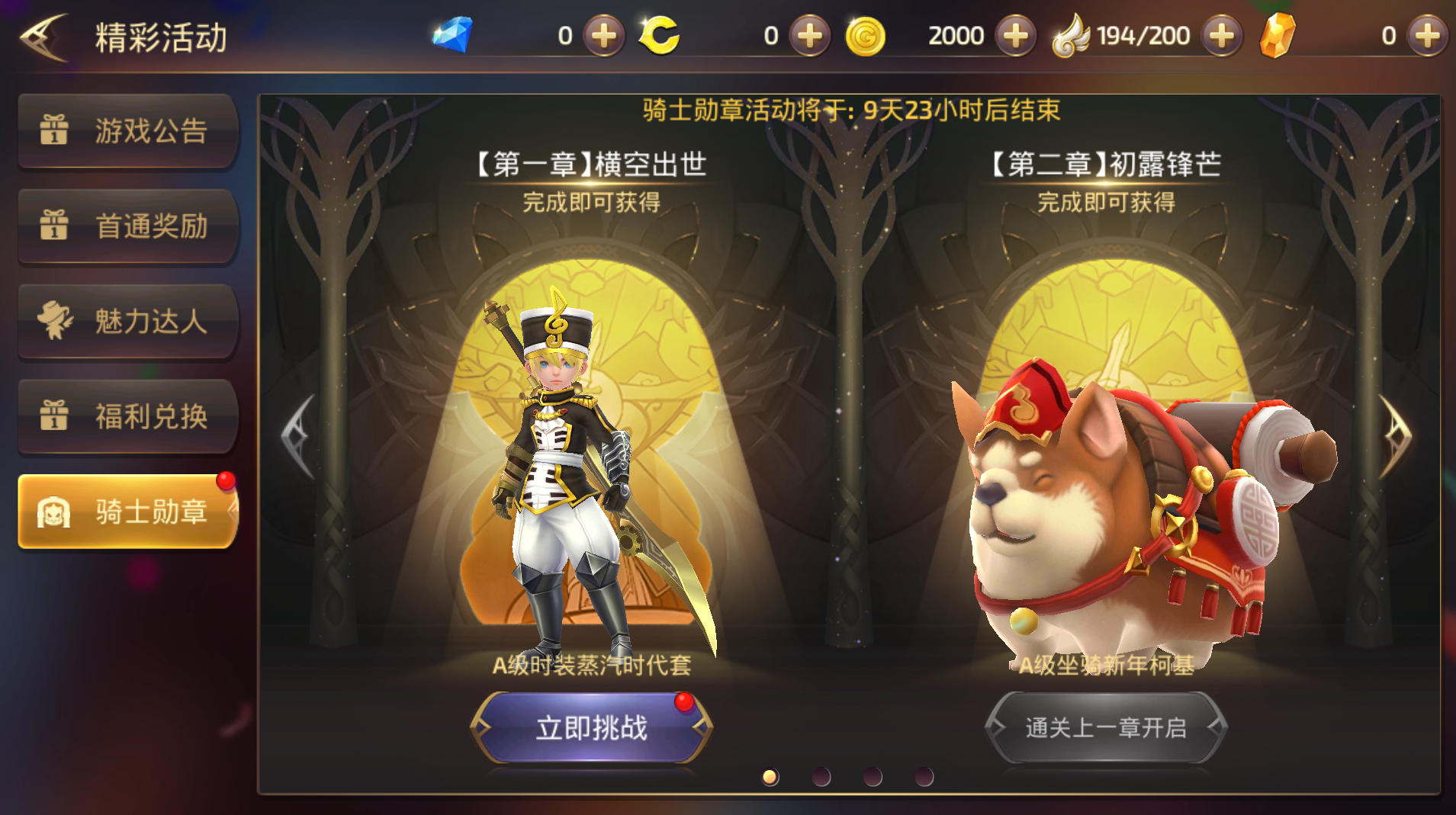This screenshot has height=815, width=1456.
Task: Click 立即挑战 to start the challenge
Action: [x=589, y=729]
